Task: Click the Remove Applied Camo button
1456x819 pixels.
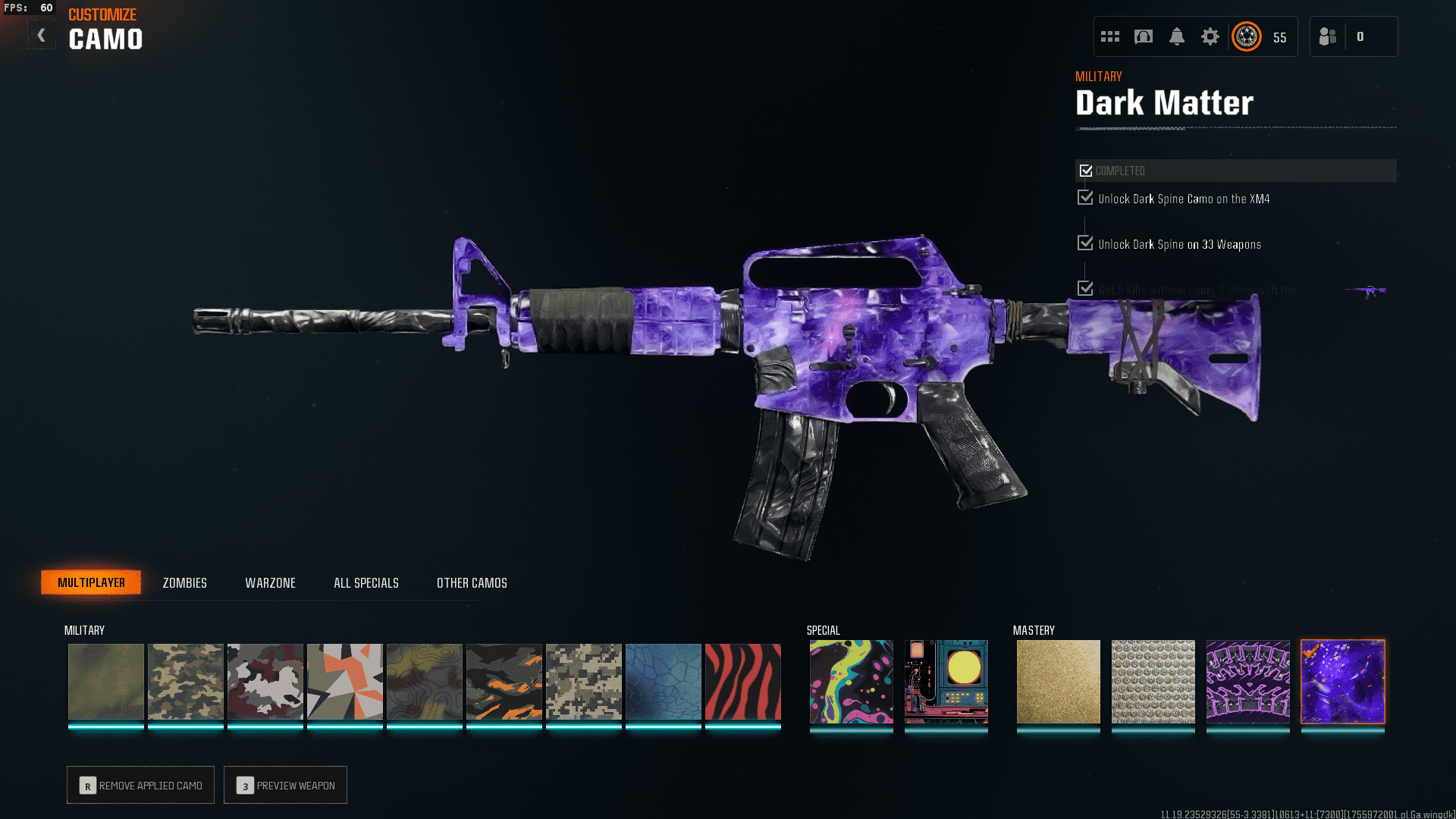Action: point(140,785)
